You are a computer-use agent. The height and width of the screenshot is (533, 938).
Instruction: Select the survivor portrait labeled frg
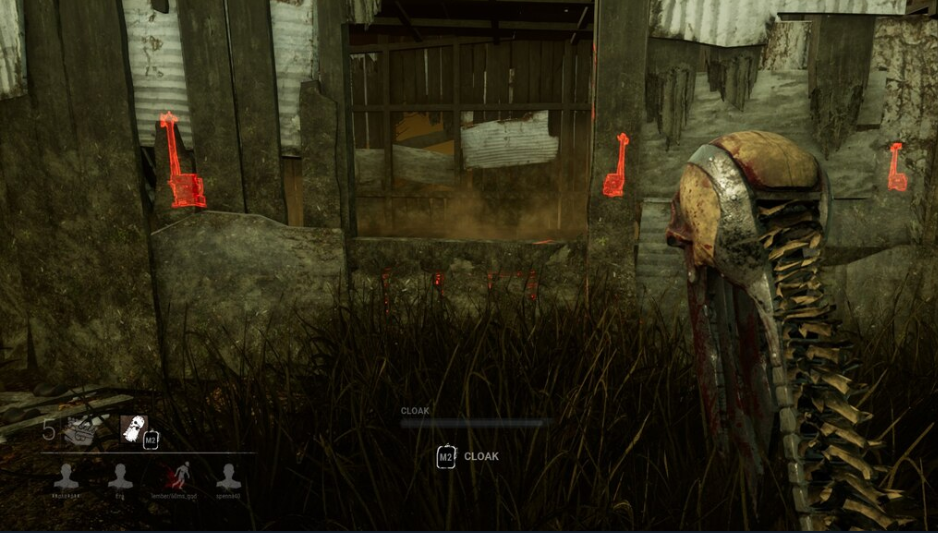(x=120, y=476)
